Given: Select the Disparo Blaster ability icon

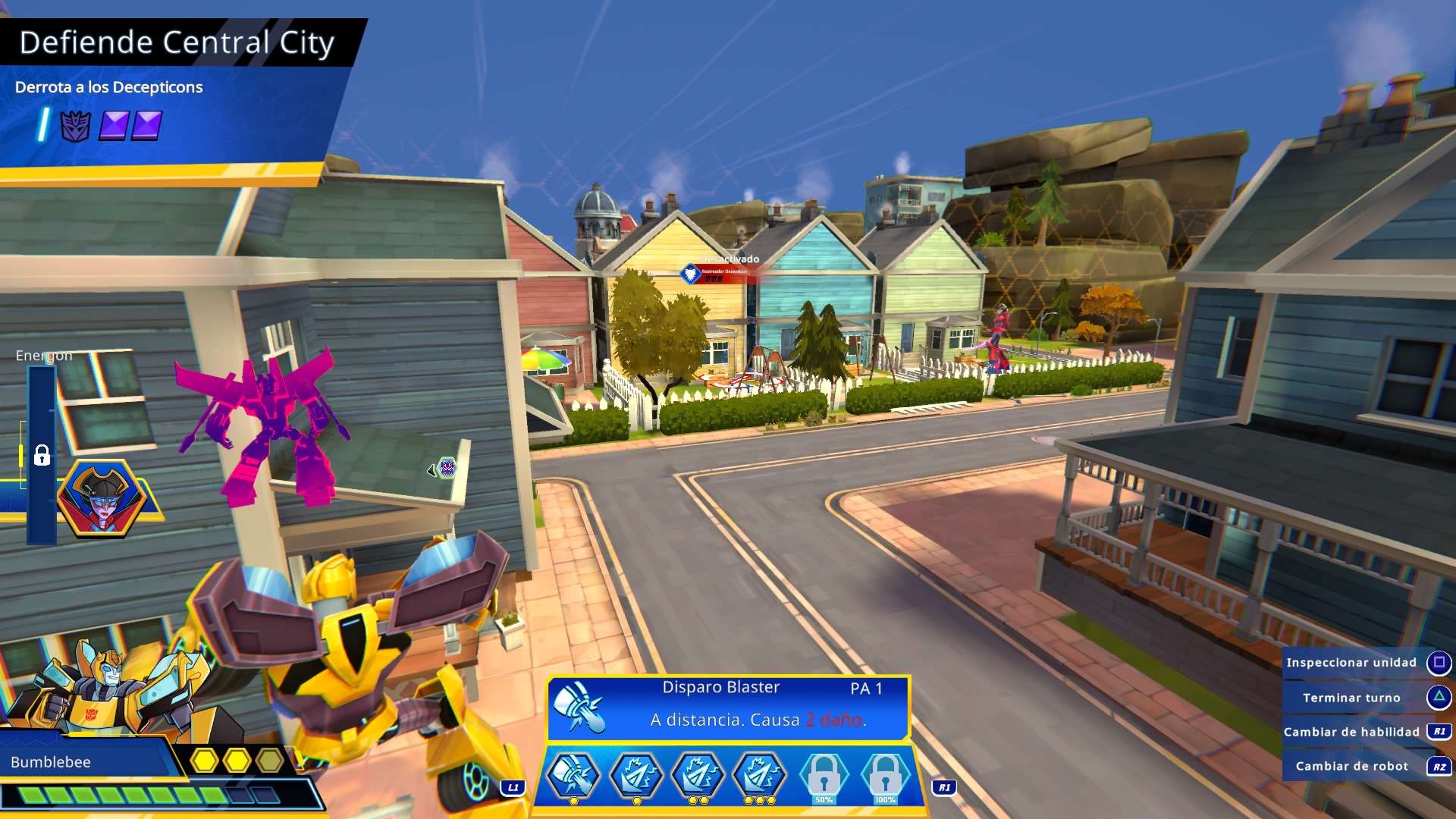Looking at the screenshot, I should coord(573,775).
